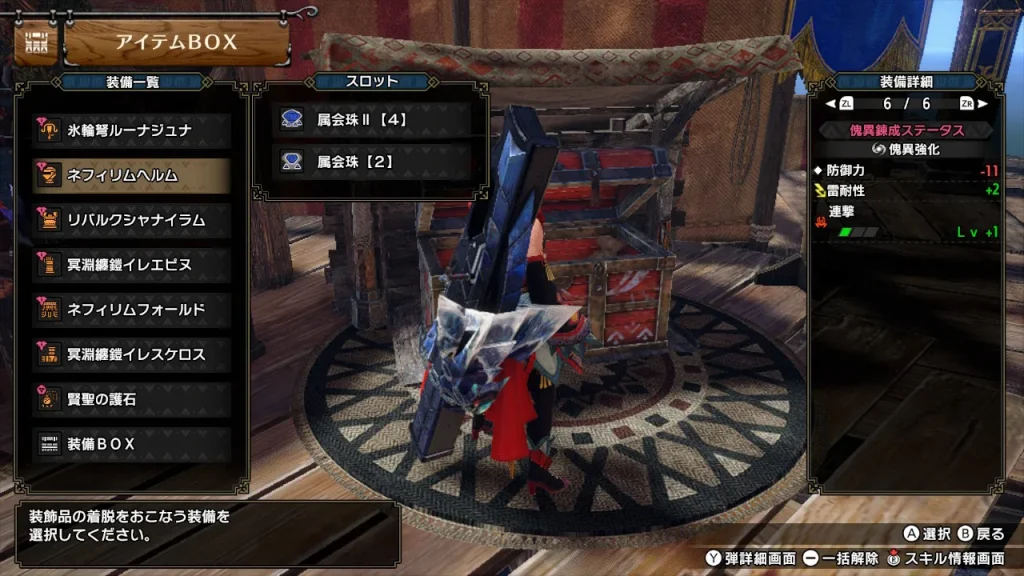The image size is (1024, 576).
Task: Select the 賢聖の護石 talisman entry
Action: point(131,399)
